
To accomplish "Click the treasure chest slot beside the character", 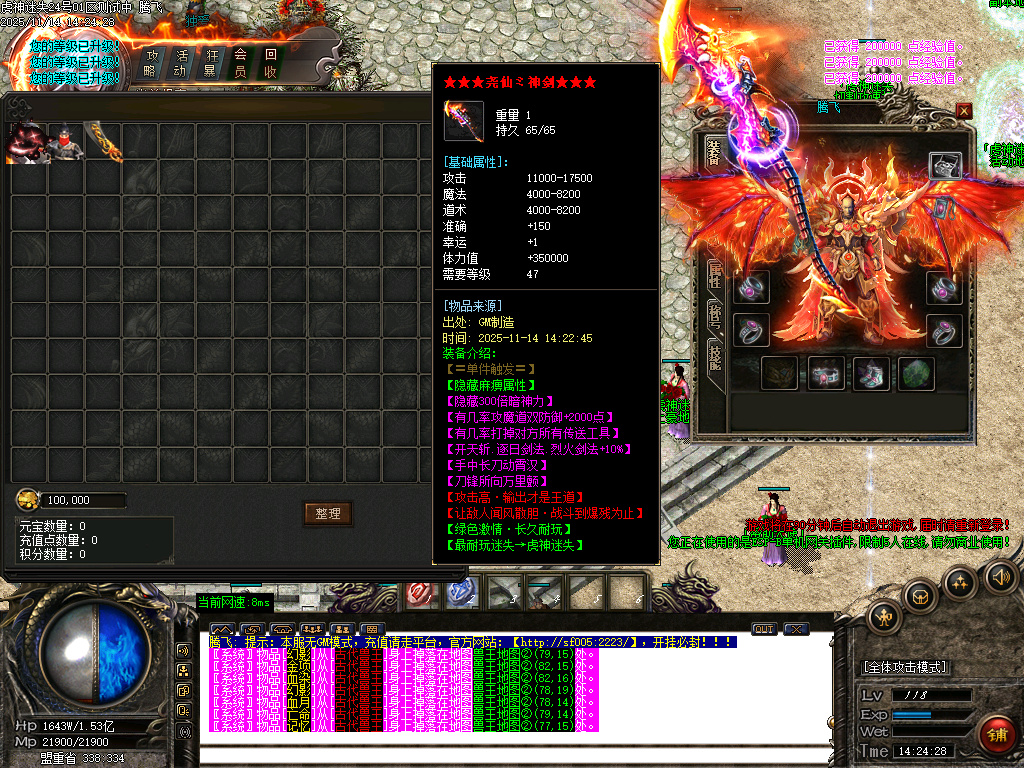I will 945,166.
